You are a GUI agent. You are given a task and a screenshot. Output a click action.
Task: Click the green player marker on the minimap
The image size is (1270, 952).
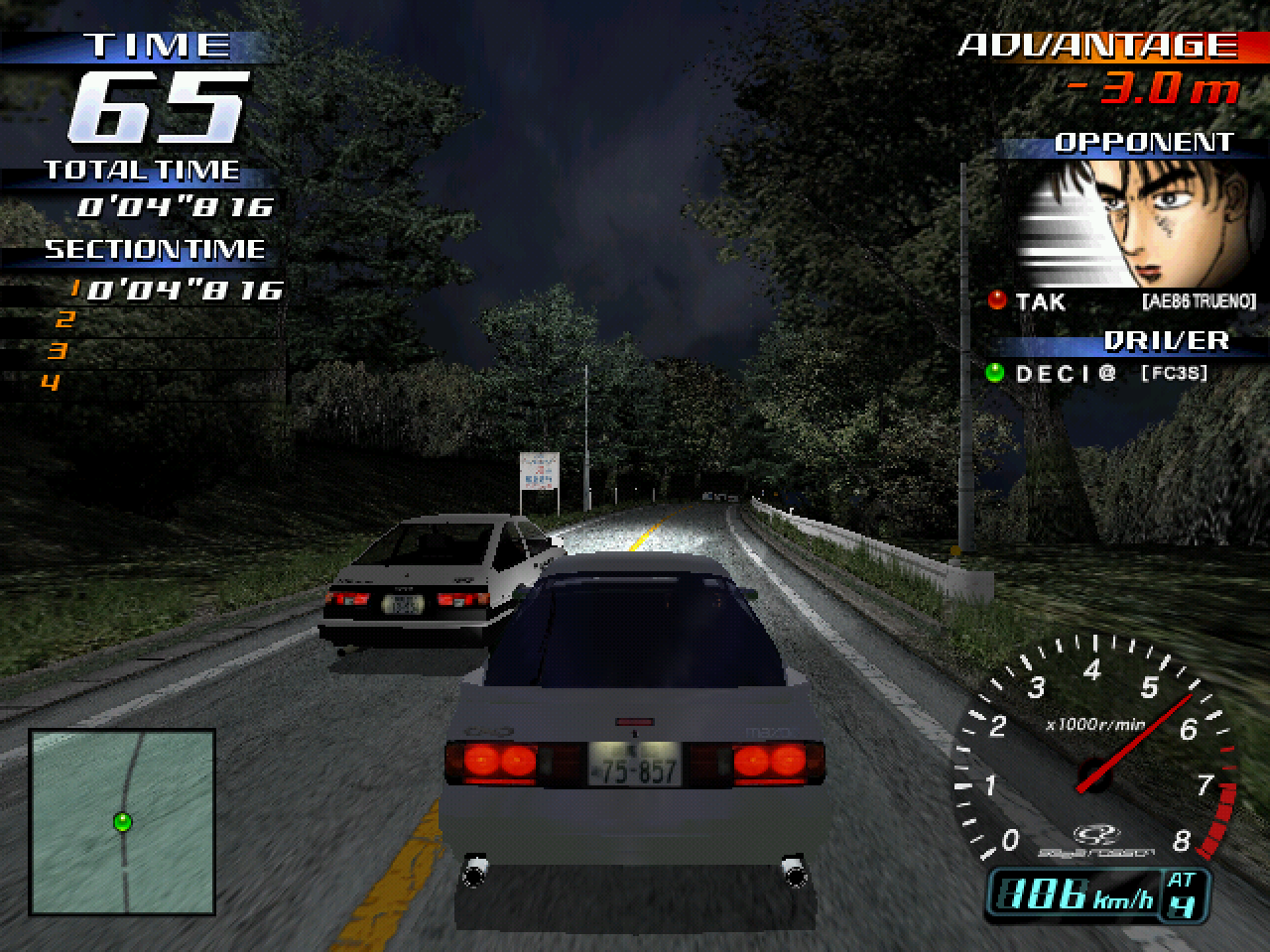tap(123, 821)
